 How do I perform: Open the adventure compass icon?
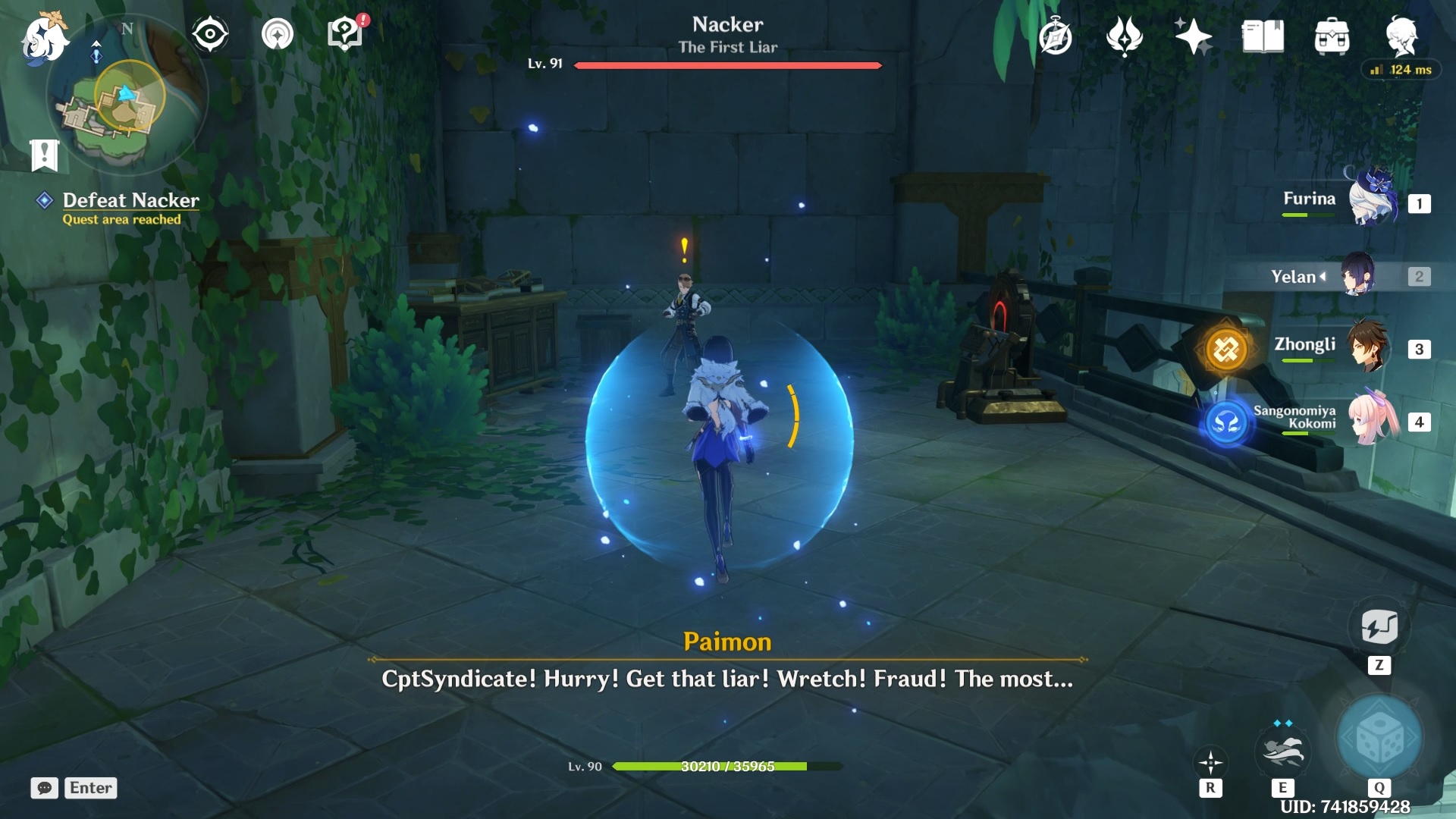(1056, 37)
